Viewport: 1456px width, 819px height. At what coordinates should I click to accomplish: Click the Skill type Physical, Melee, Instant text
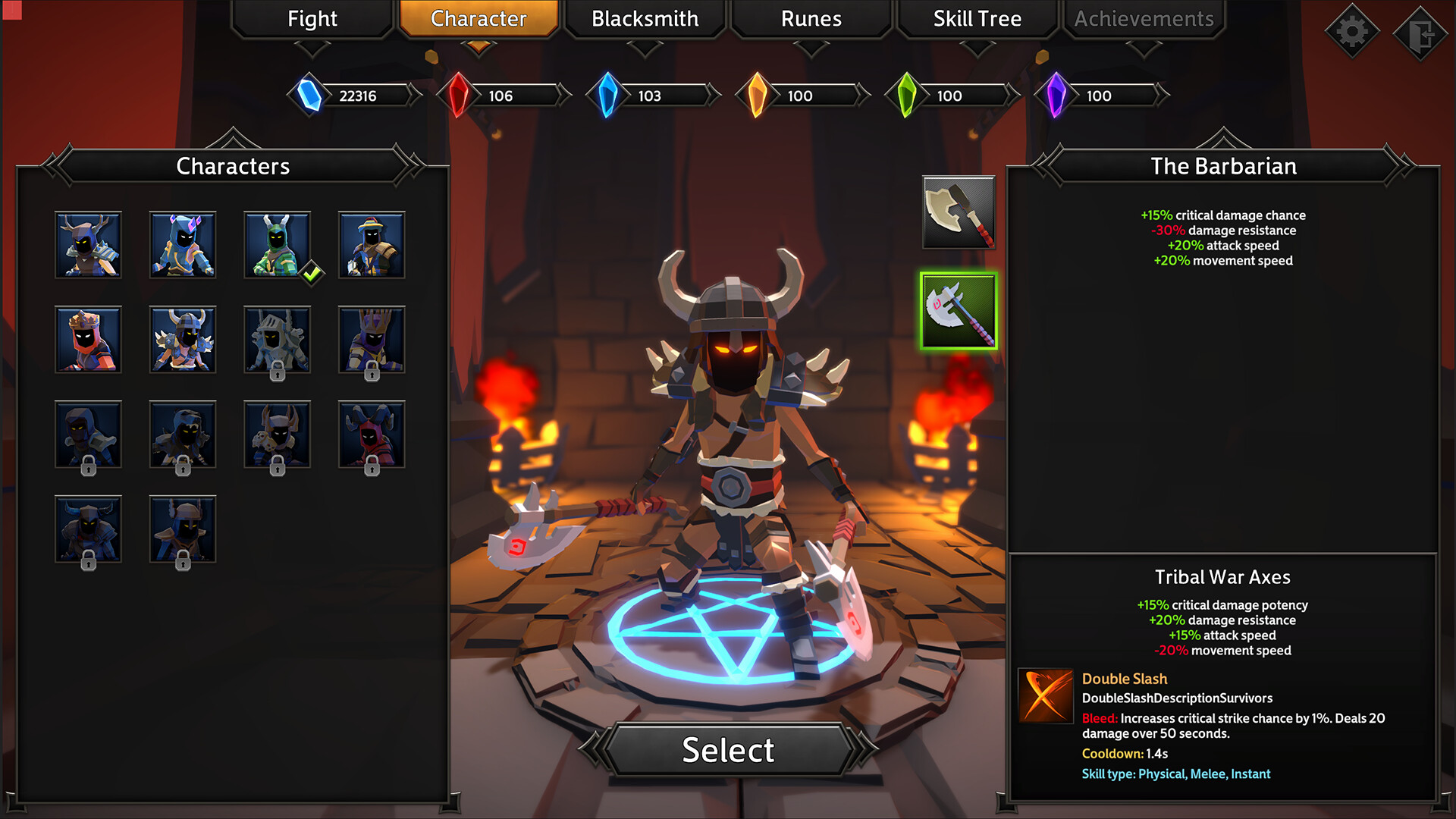(1175, 773)
